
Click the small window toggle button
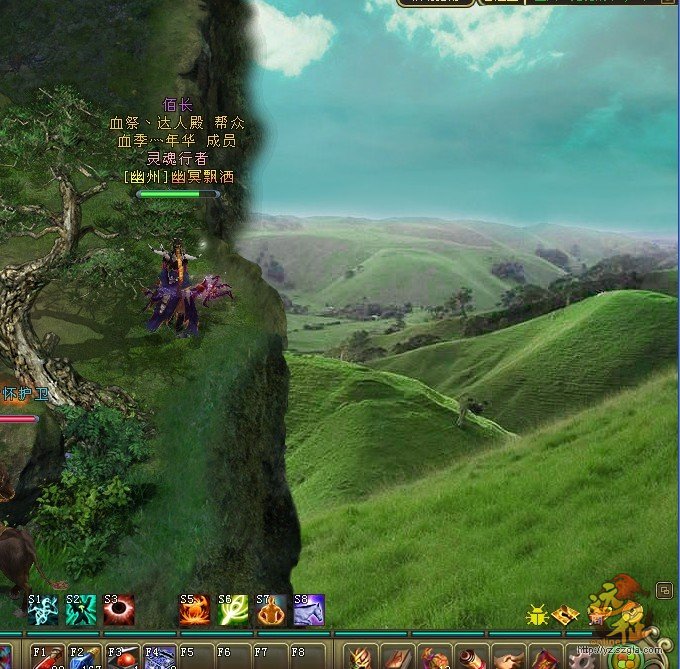[x=664, y=590]
